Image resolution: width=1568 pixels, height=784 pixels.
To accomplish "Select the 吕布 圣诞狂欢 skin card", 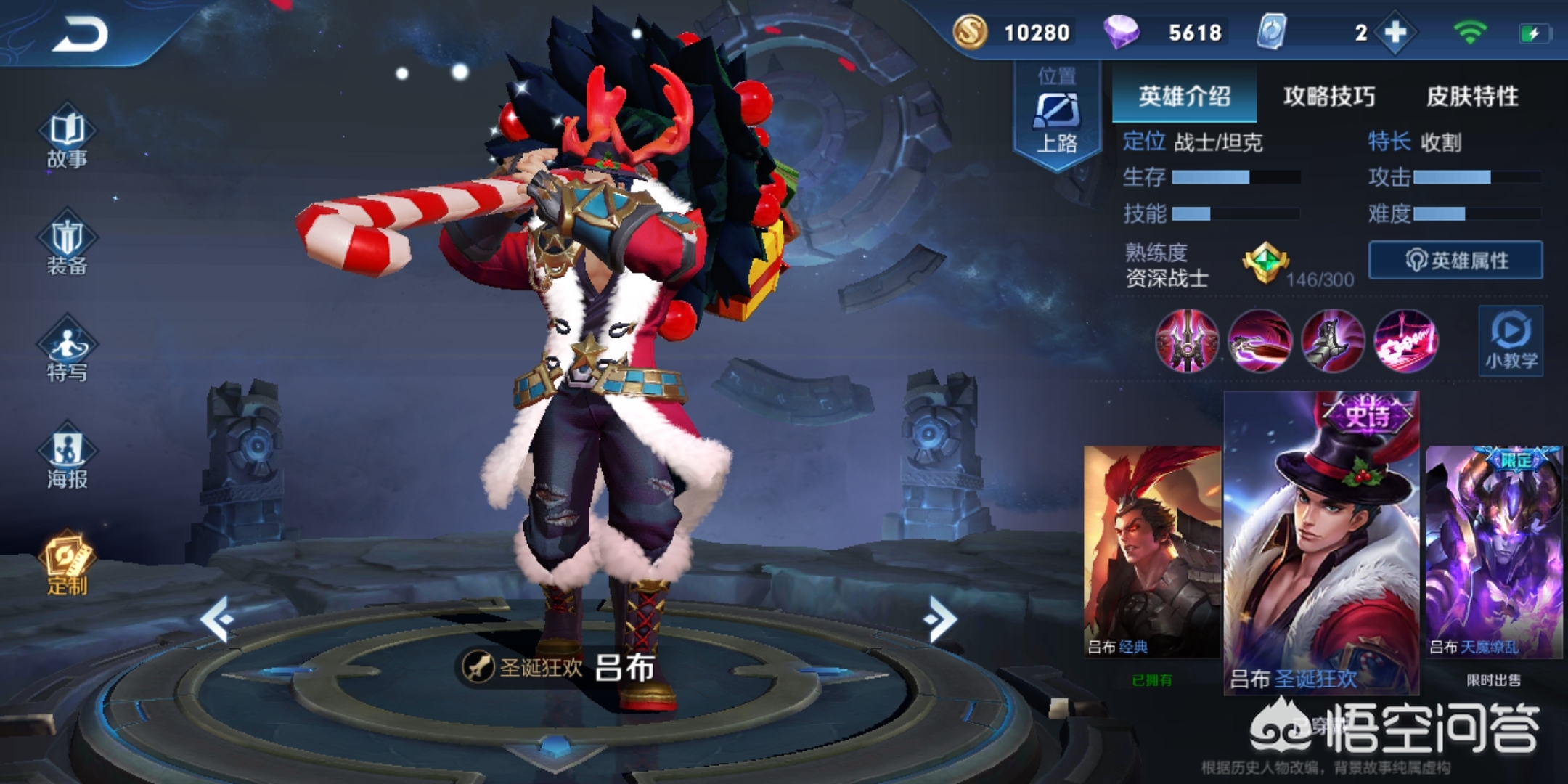I will point(1321,544).
